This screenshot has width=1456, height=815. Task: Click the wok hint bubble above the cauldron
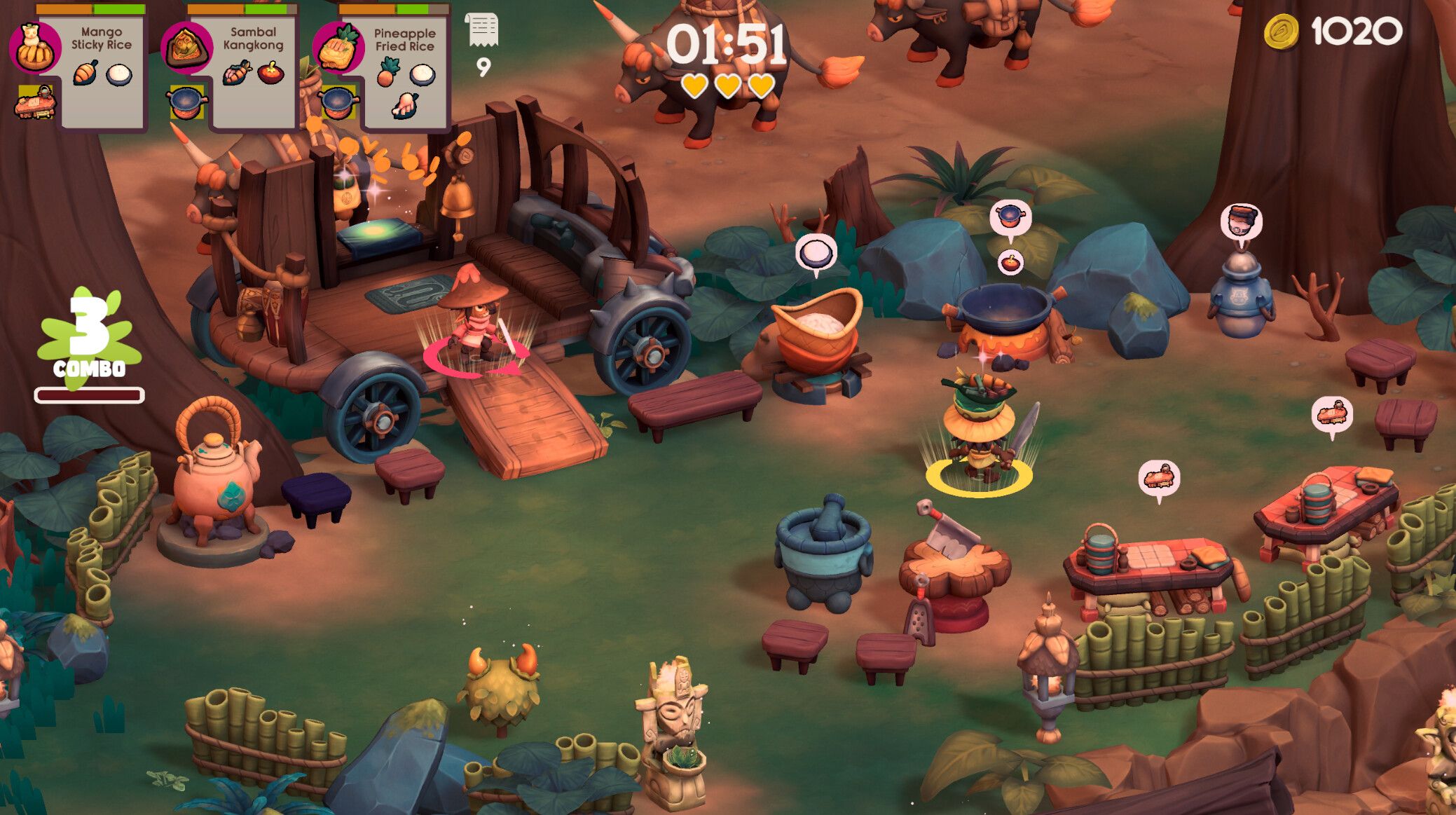click(1010, 217)
